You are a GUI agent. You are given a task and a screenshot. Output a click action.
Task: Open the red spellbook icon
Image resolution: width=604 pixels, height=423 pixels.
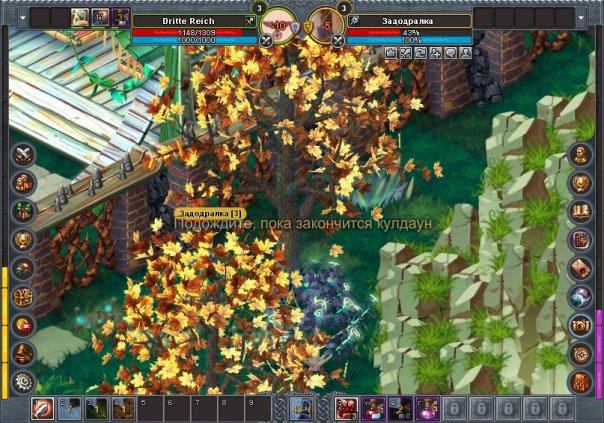(x=580, y=240)
